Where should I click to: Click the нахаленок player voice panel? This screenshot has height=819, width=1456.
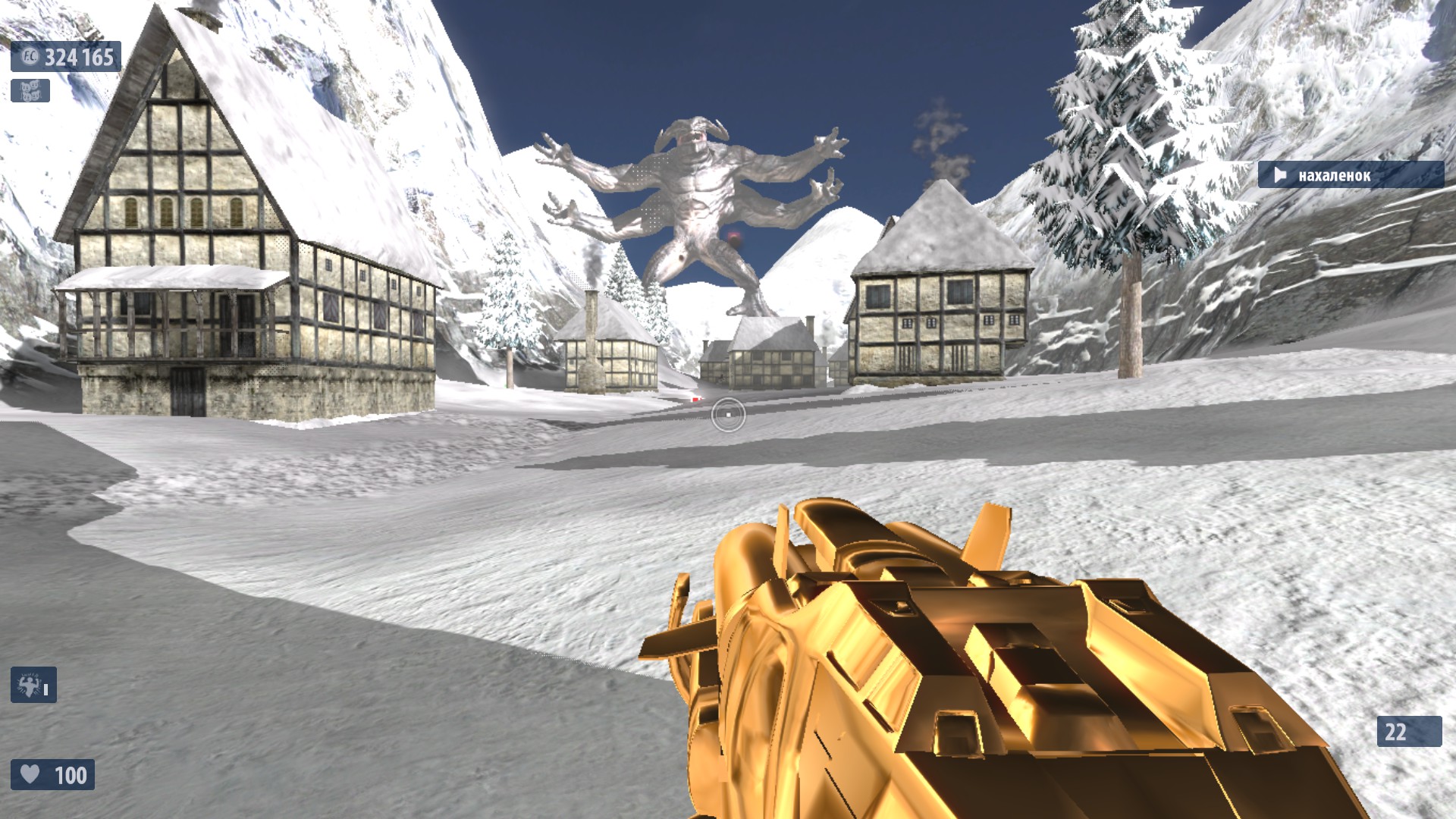point(1350,175)
